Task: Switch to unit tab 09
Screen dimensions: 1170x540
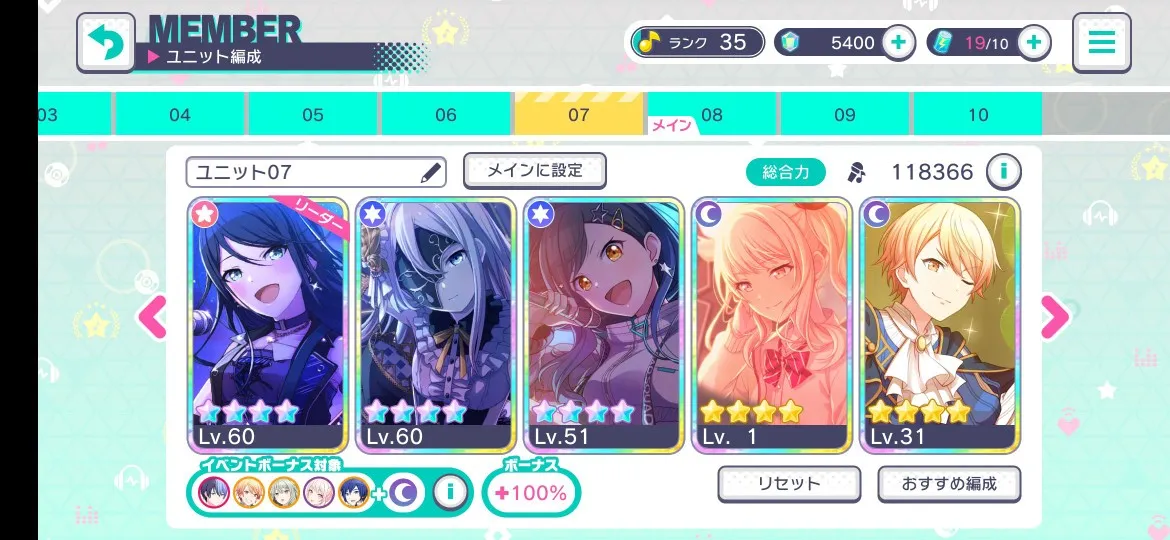Action: pyautogui.click(x=845, y=115)
